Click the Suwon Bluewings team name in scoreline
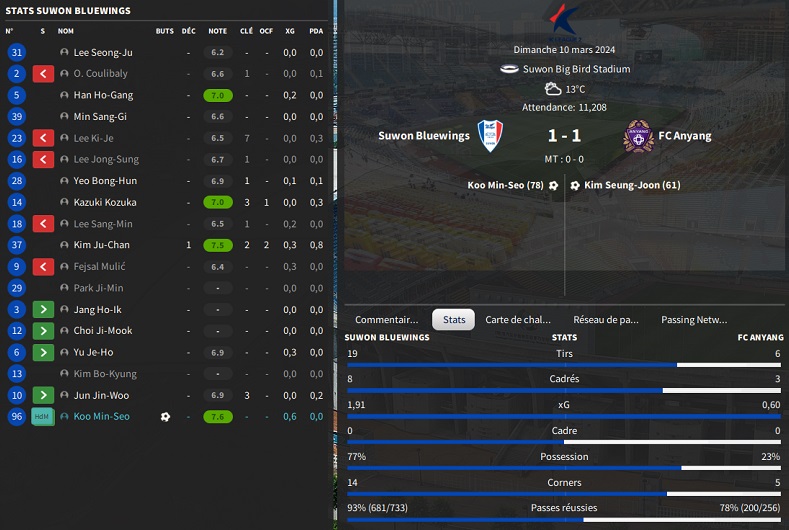Image resolution: width=789 pixels, height=530 pixels. (424, 136)
